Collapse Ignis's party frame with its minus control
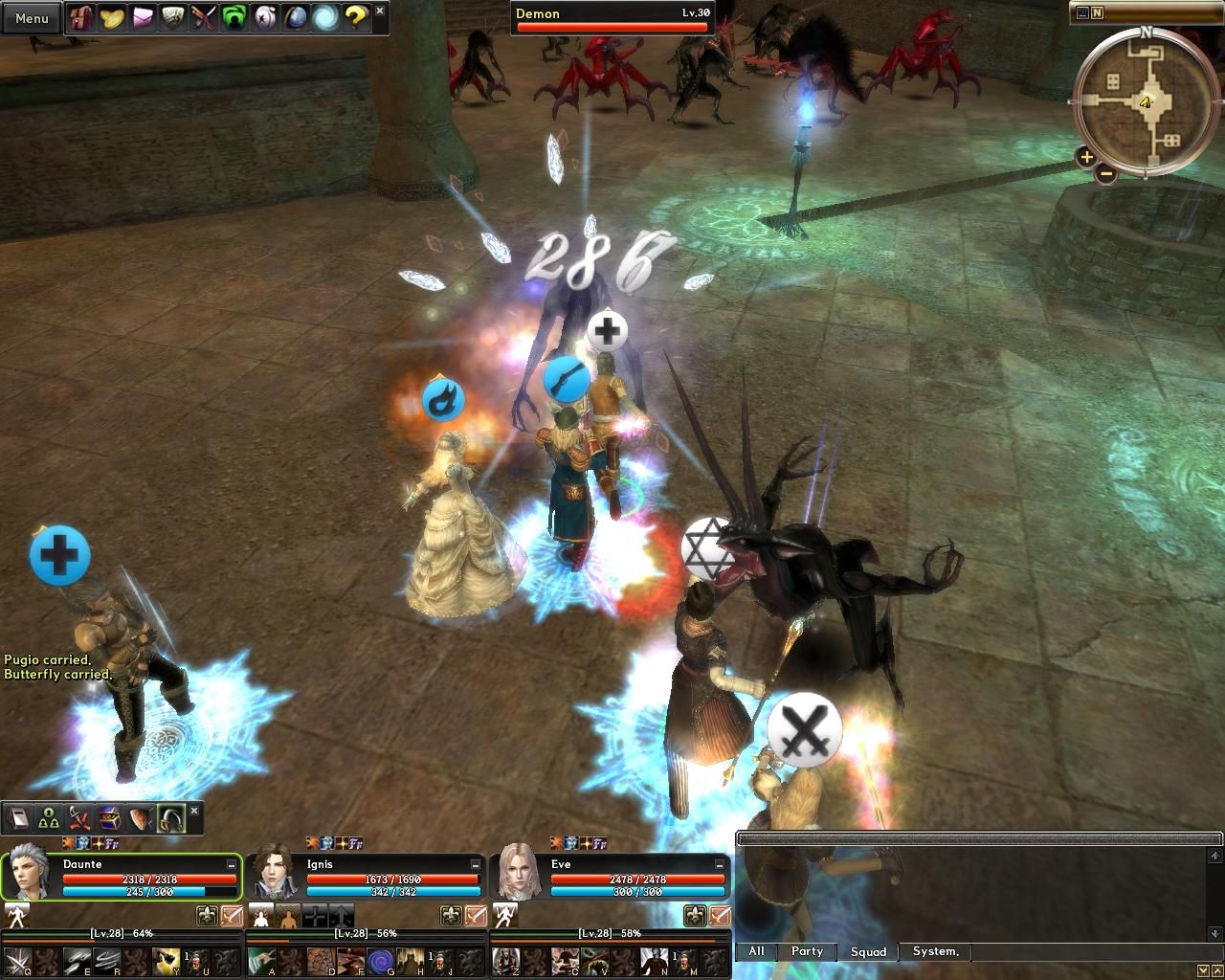Viewport: 1225px width, 980px height. click(476, 862)
